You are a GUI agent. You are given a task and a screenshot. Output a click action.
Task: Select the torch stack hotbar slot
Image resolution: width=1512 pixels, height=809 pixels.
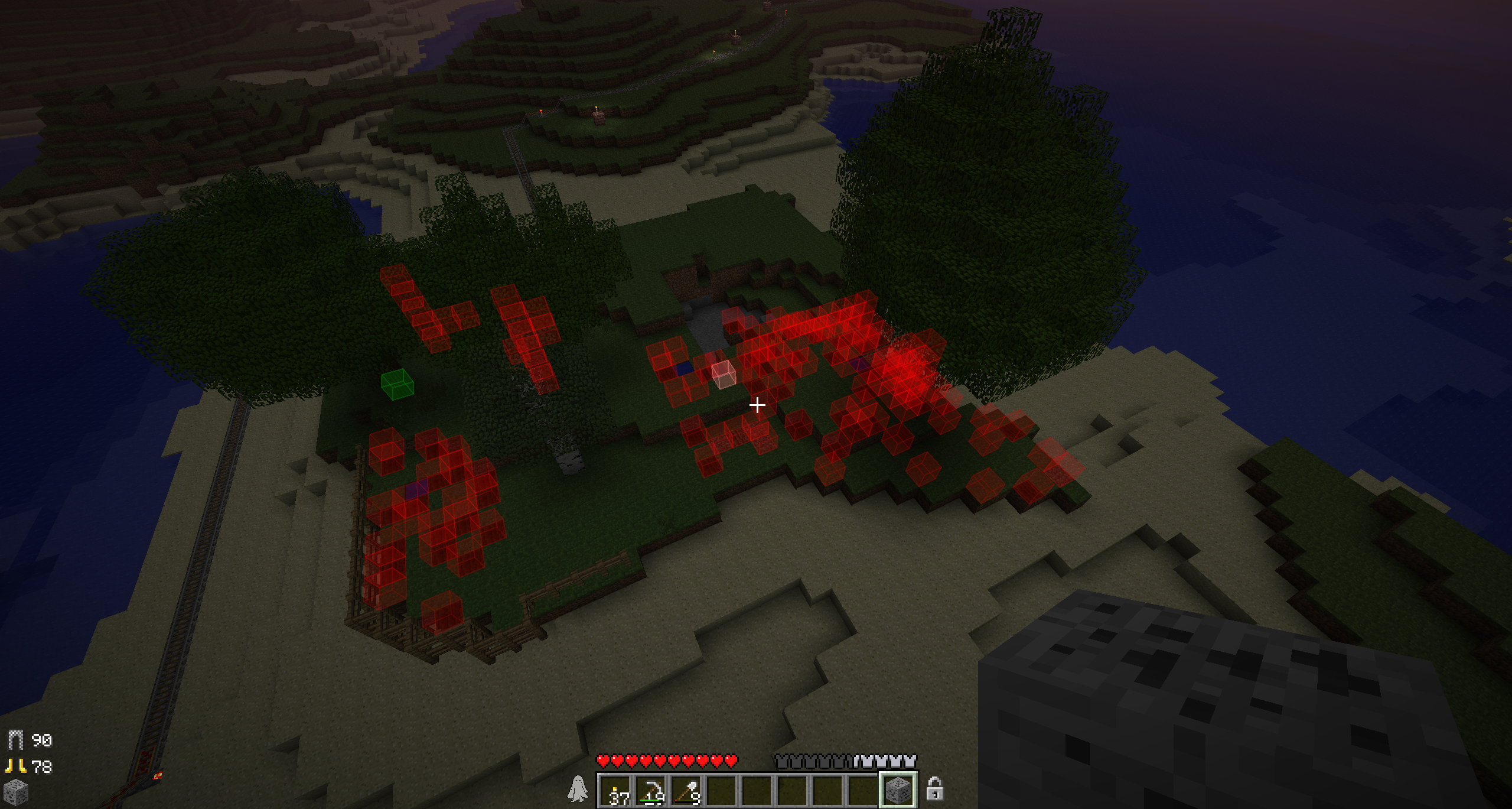point(615,790)
